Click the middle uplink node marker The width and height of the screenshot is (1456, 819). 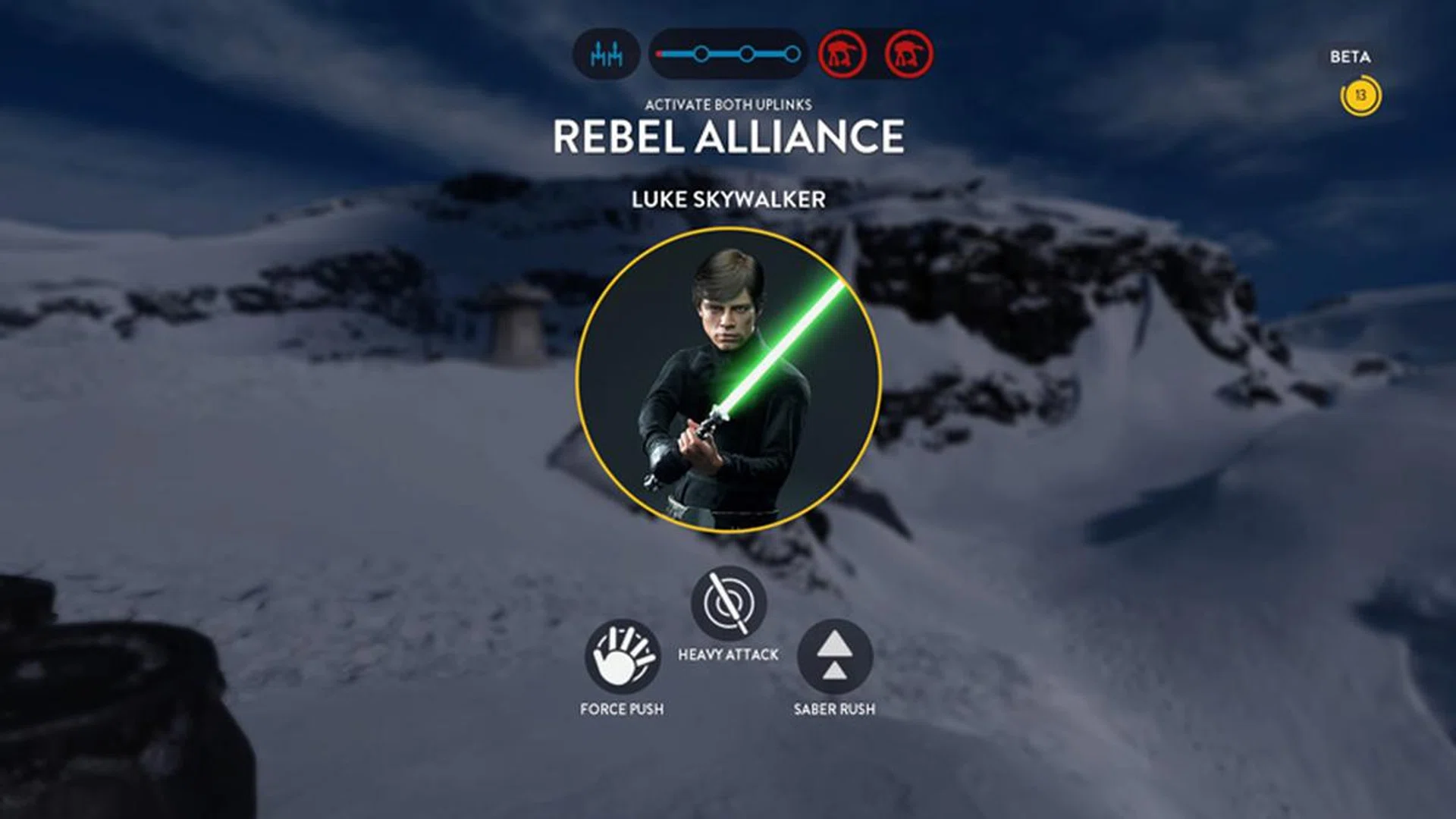point(746,53)
